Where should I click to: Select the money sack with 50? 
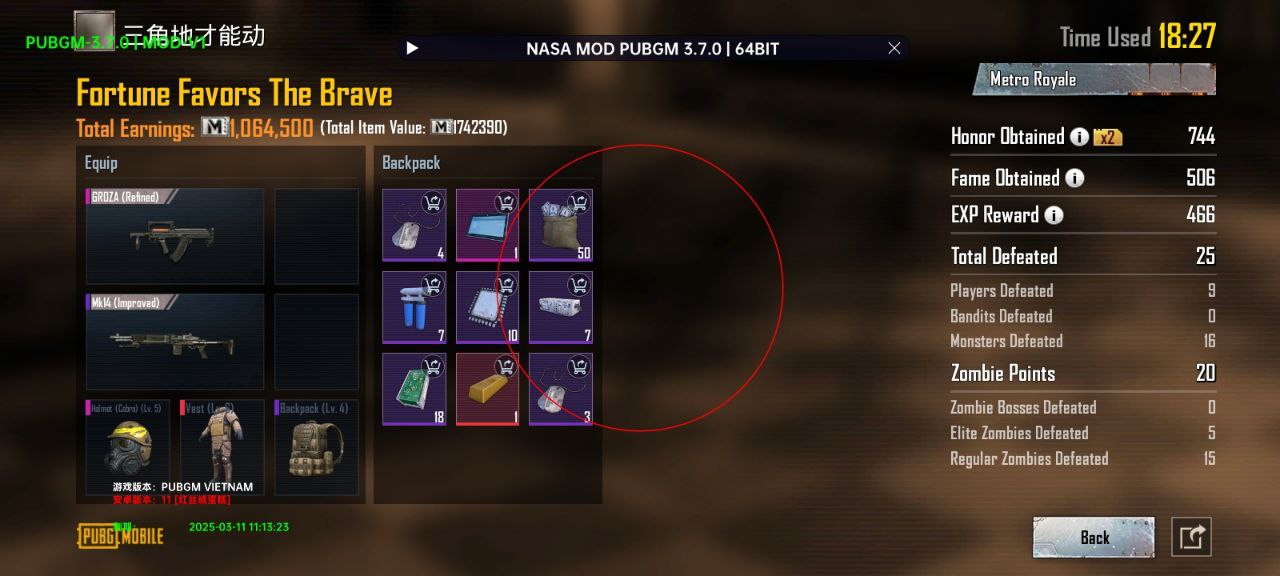560,225
